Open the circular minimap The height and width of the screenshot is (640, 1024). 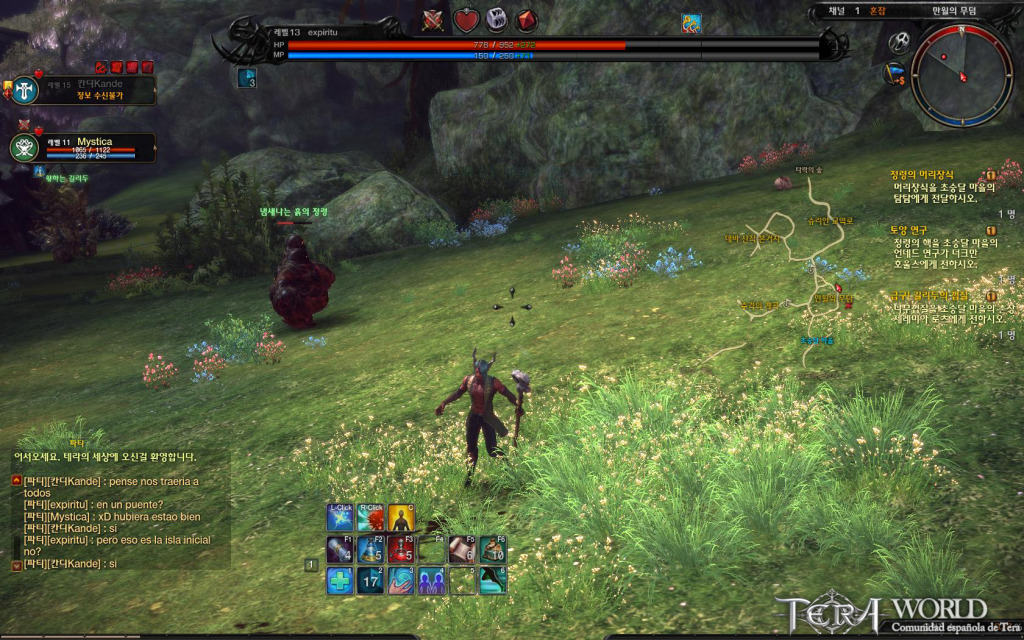[x=961, y=74]
